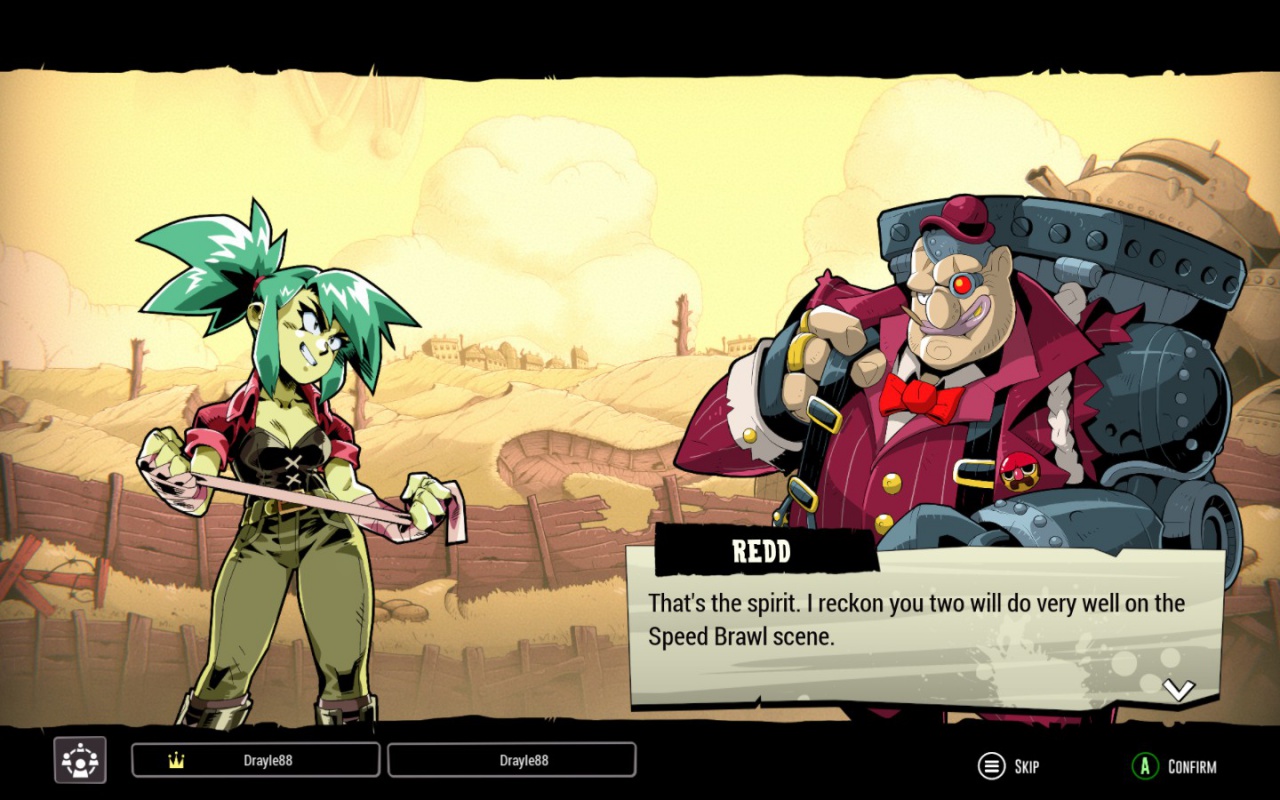The width and height of the screenshot is (1280, 800).
Task: Click the green A button icon beside Confirm
Action: click(1146, 767)
